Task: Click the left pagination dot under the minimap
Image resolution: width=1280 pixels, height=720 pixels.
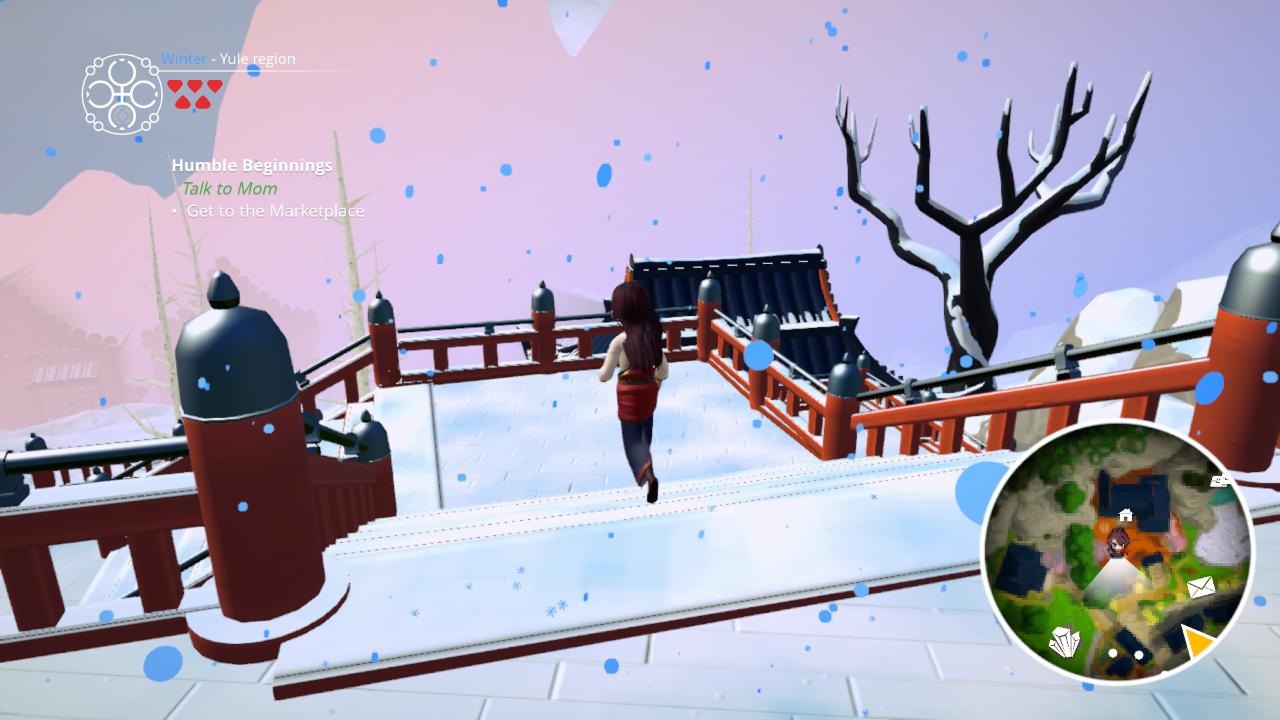Action: click(x=1112, y=654)
